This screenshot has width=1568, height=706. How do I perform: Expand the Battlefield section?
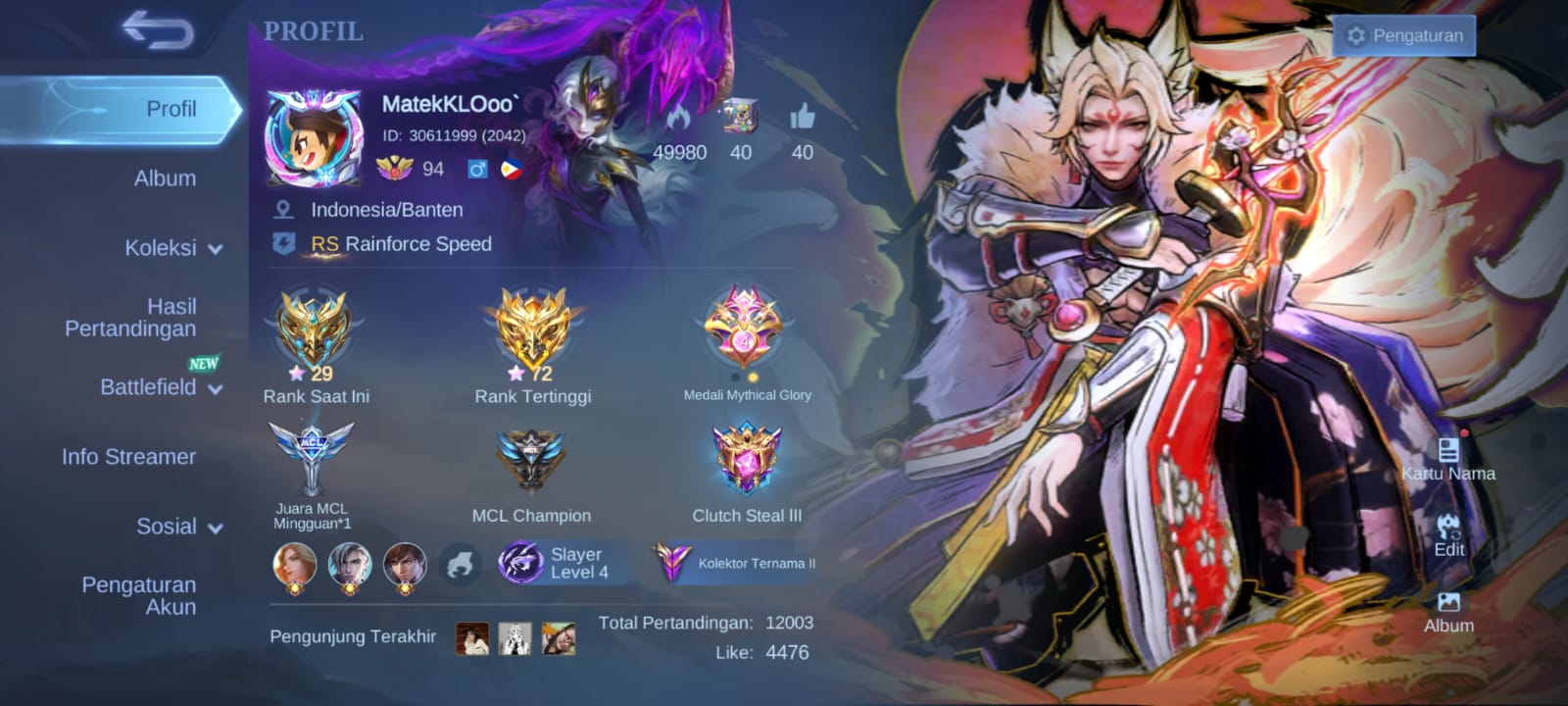click(x=161, y=387)
